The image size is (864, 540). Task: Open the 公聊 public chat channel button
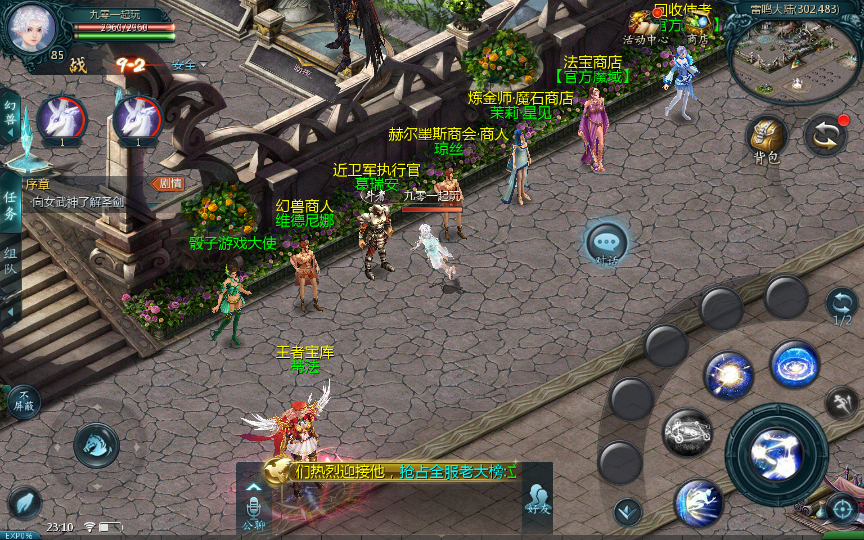coord(253,505)
